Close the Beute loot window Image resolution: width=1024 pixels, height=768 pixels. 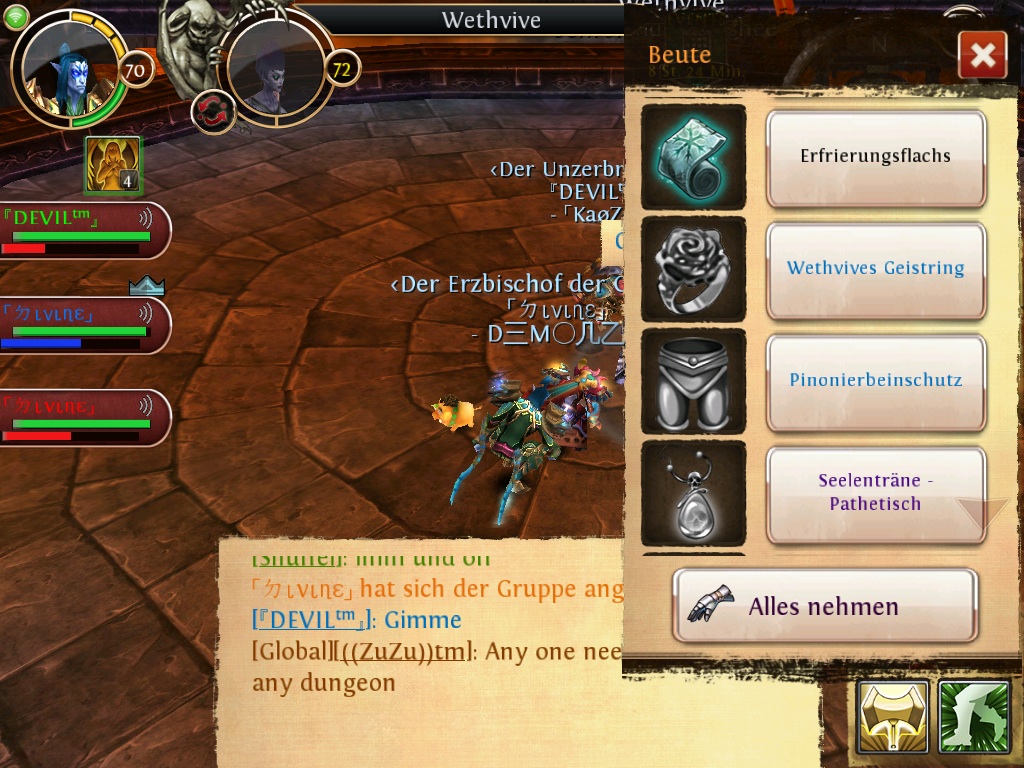982,55
